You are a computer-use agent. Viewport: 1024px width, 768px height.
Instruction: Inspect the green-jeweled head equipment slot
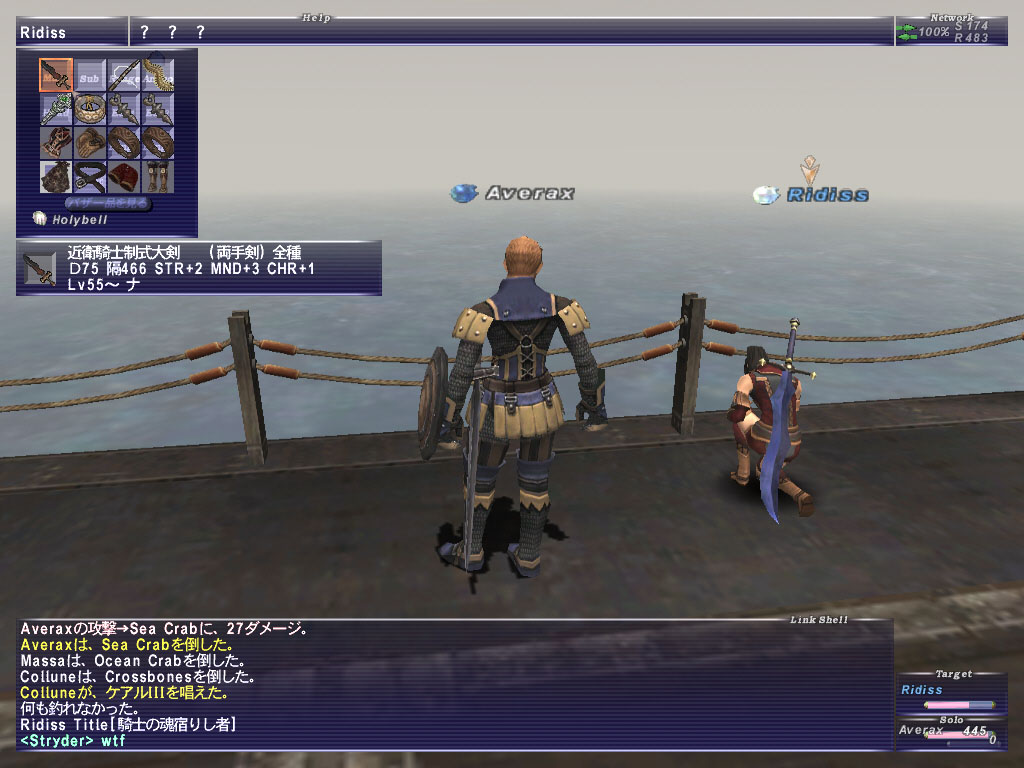(x=56, y=109)
